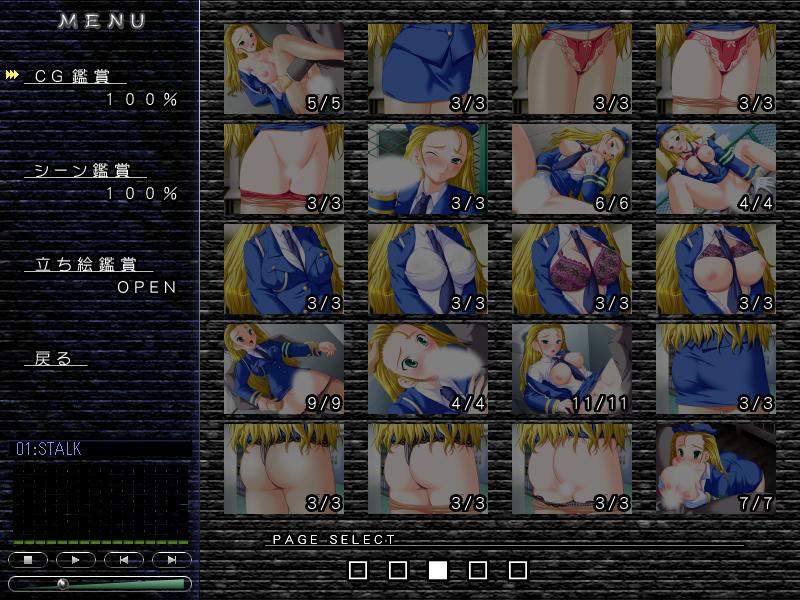Open the thumbnail labeled 11/11
The height and width of the screenshot is (600, 800).
pos(572,369)
